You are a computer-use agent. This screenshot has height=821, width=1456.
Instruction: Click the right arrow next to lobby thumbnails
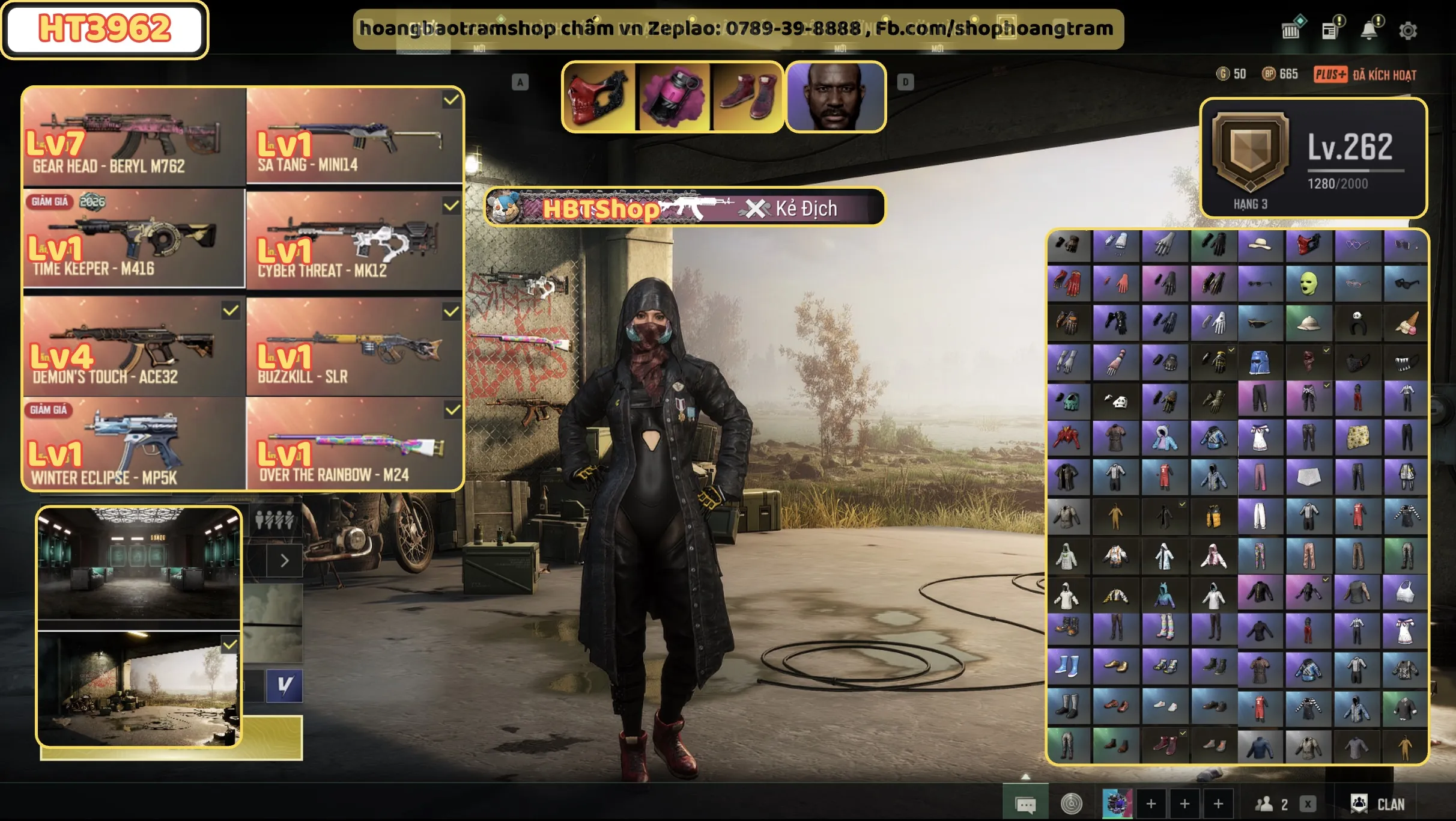(285, 561)
